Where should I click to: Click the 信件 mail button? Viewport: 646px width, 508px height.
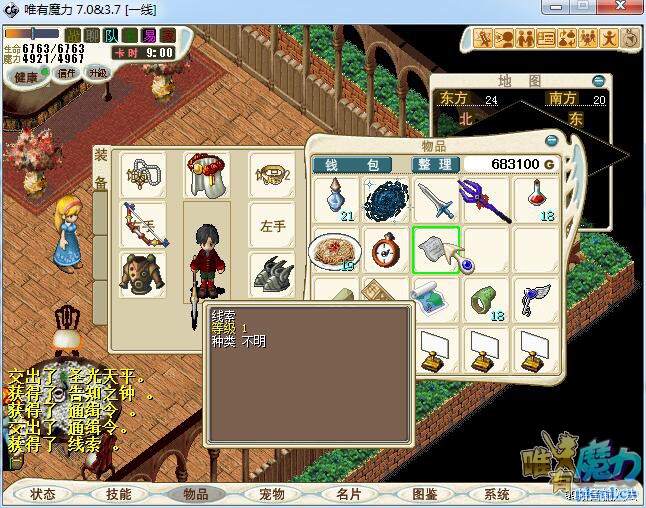[x=66, y=72]
